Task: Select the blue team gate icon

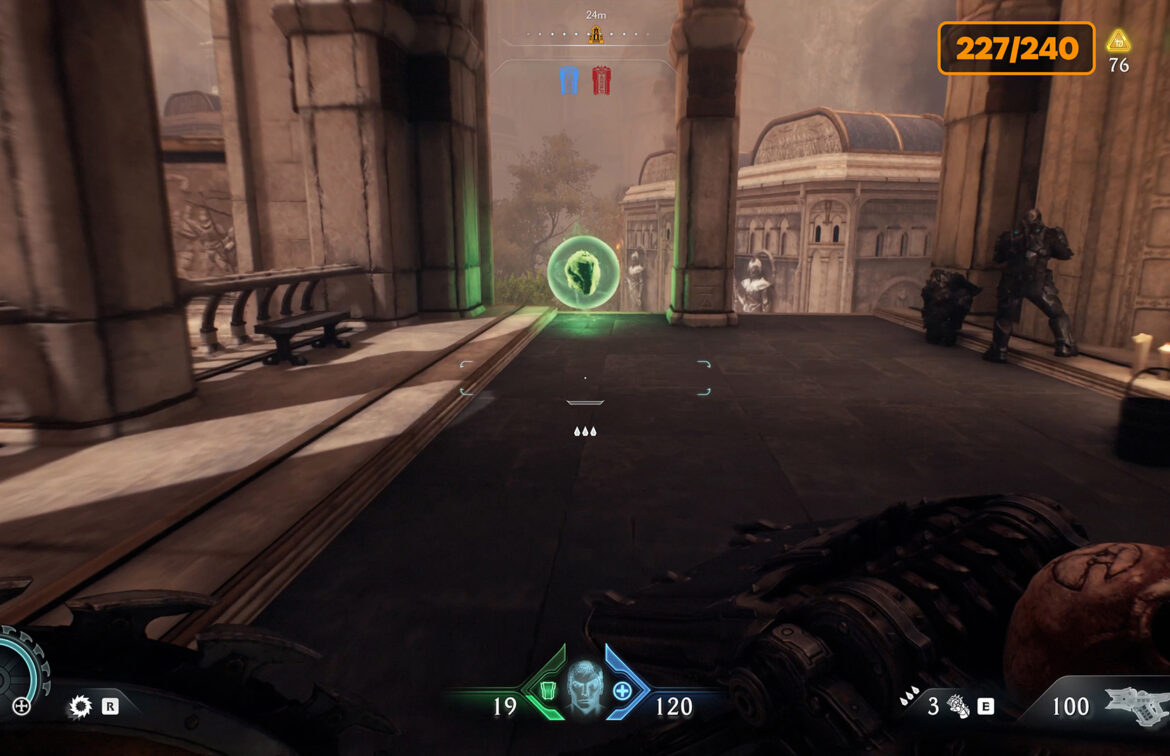Action: [x=569, y=80]
